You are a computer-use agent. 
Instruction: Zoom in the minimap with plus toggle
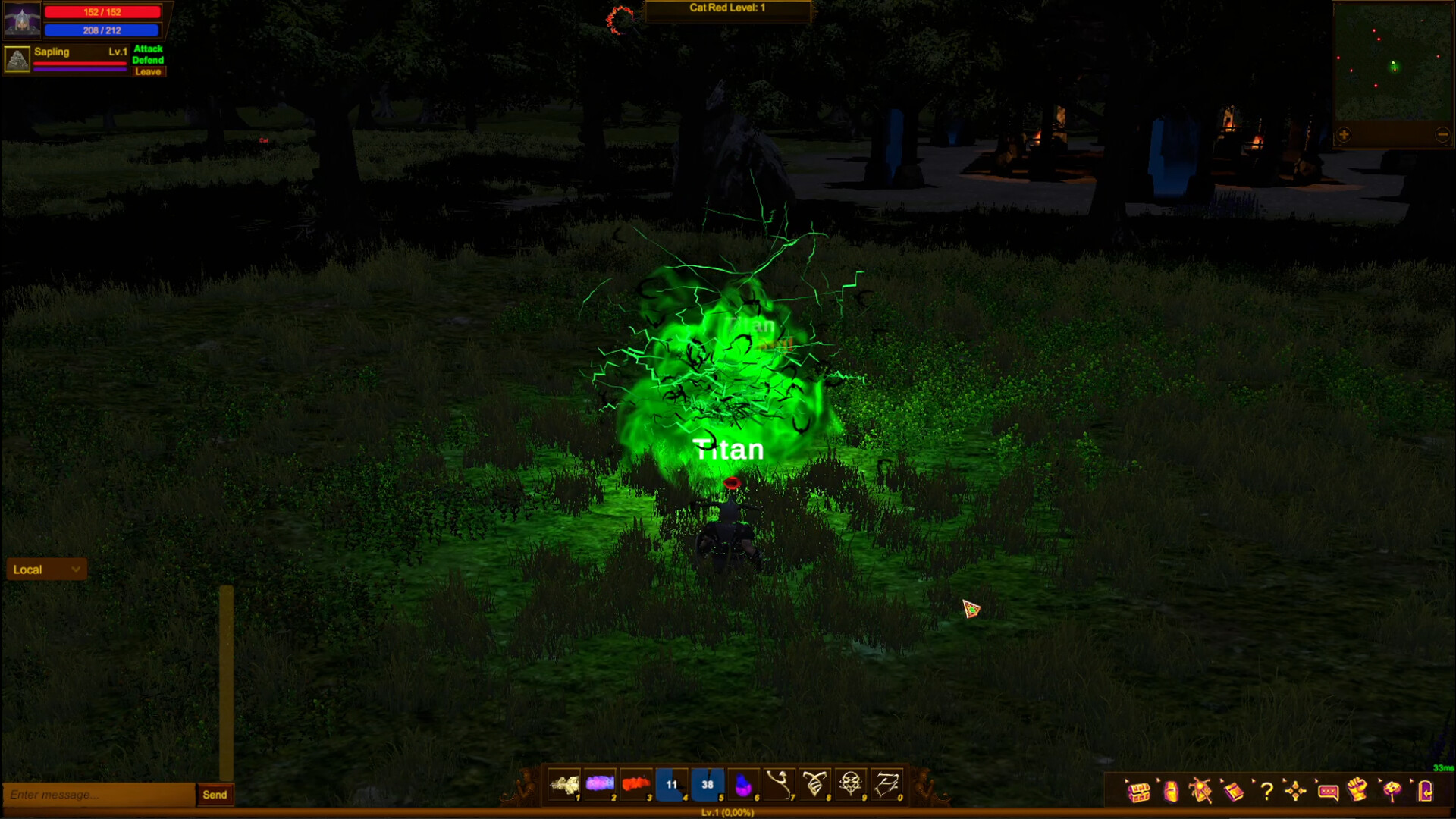(1345, 134)
